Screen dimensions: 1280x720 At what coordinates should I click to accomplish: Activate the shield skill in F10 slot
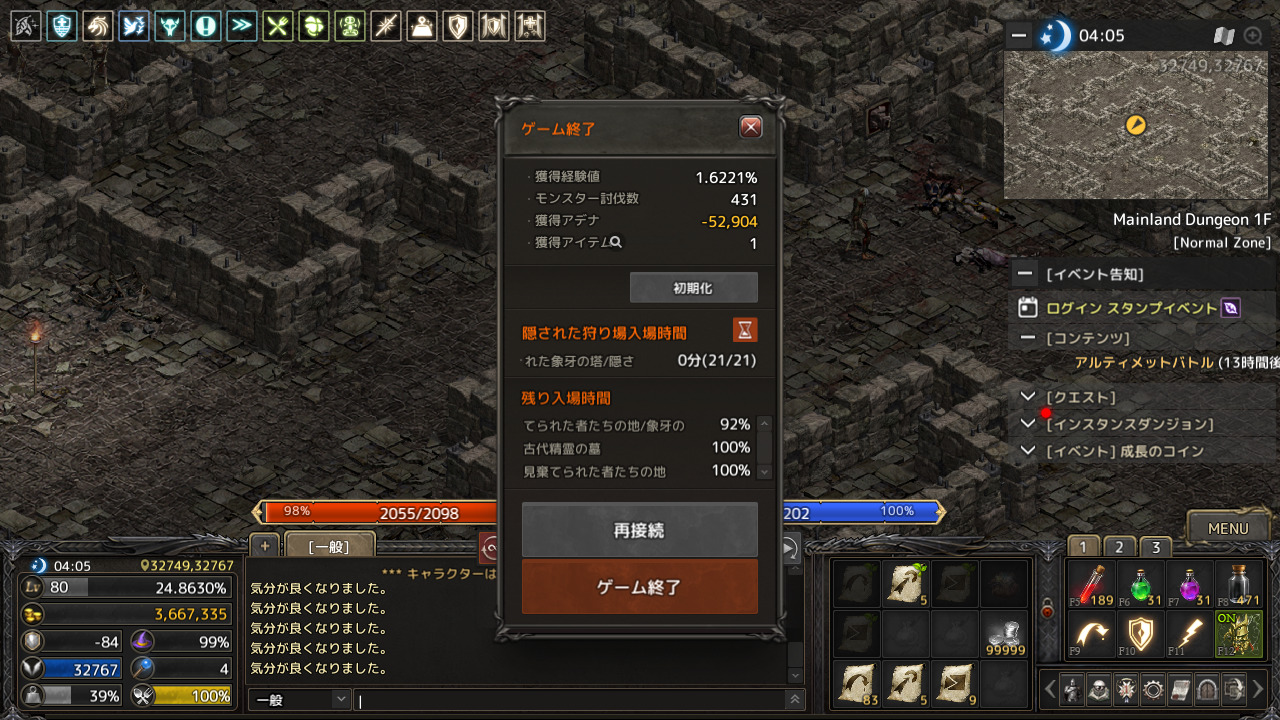(1140, 634)
